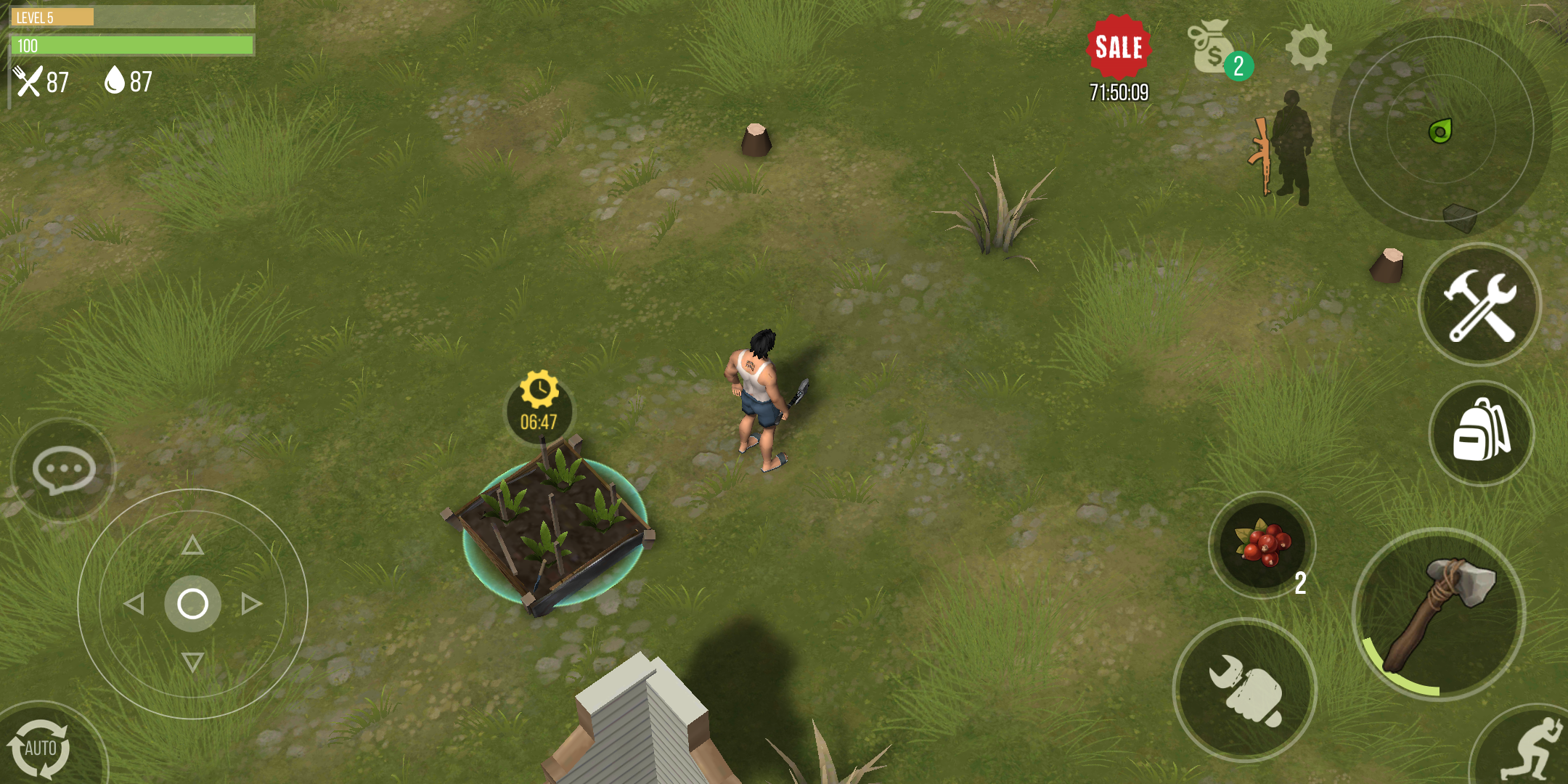Toggle the AUTO mode button
This screenshot has height=784, width=1568.
tap(40, 748)
